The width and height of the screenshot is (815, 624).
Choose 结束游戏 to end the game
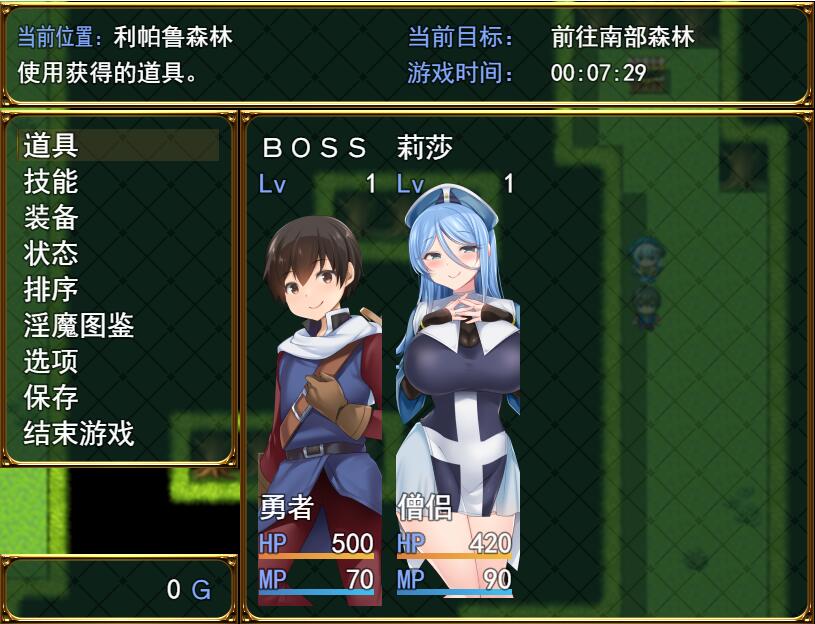pyautogui.click(x=79, y=433)
